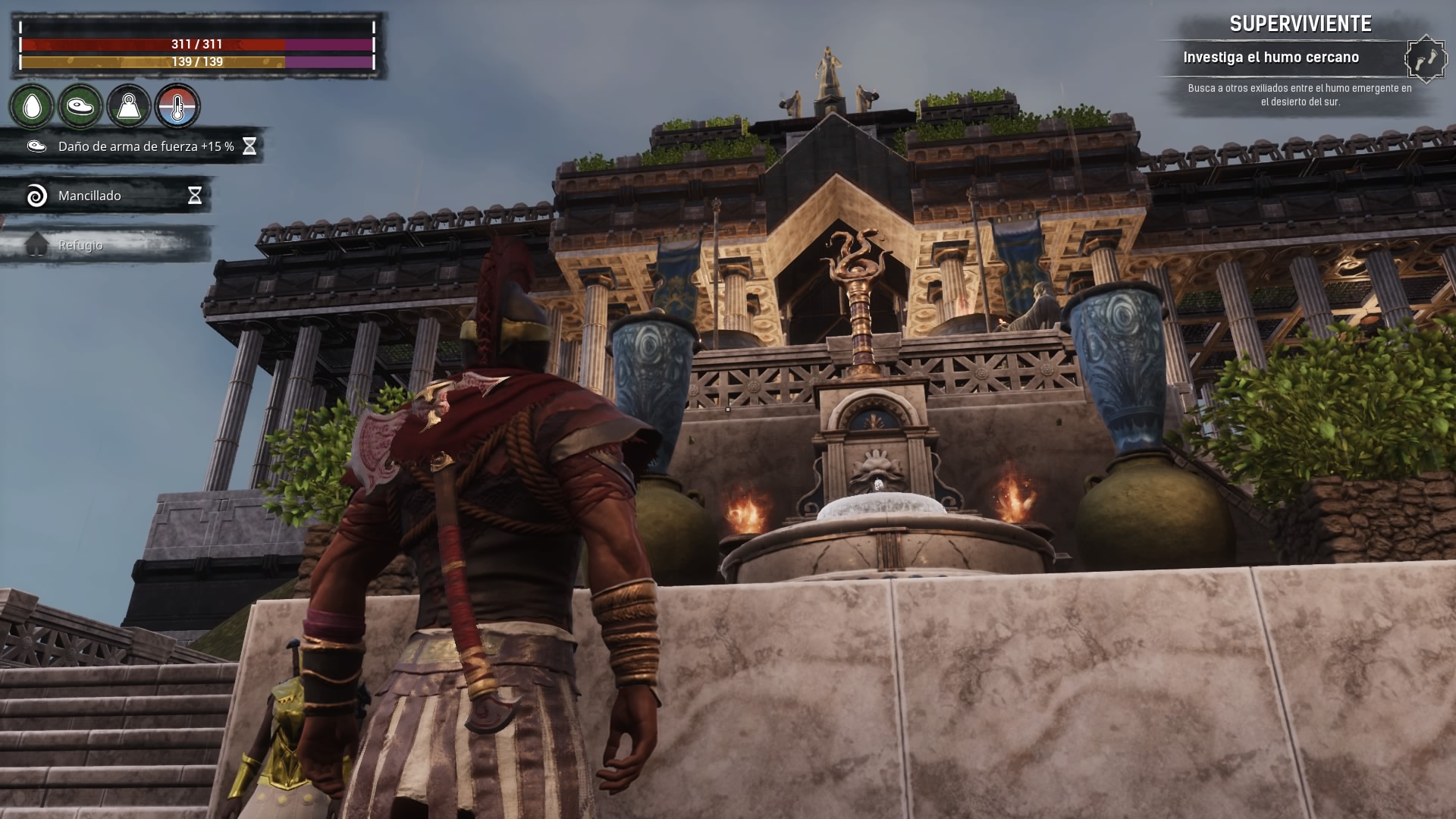1456x819 pixels.
Task: Open the "Investiga el humo cercano" objective
Action: [1271, 58]
